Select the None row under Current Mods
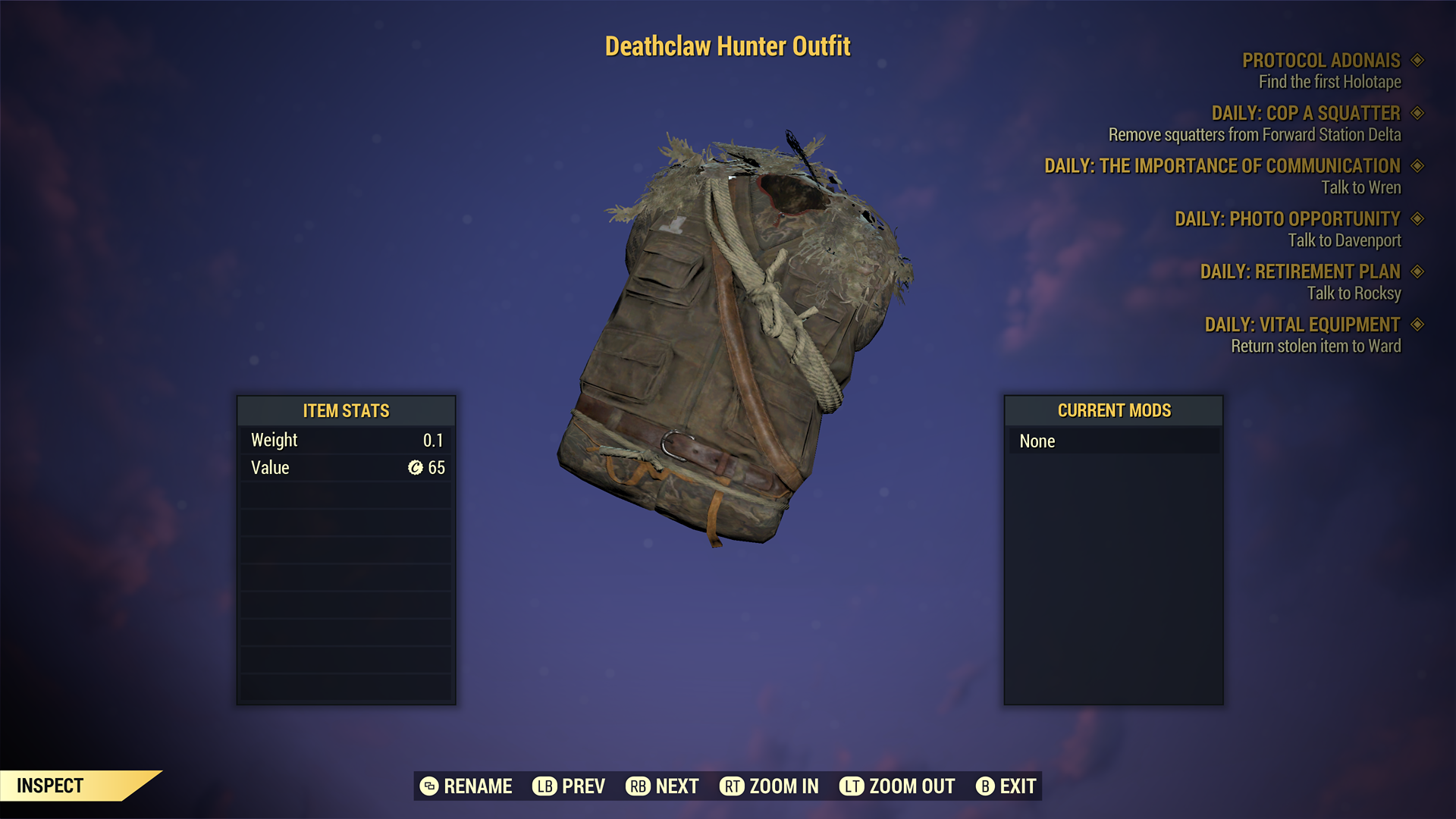This screenshot has width=1456, height=819. coord(1113,441)
